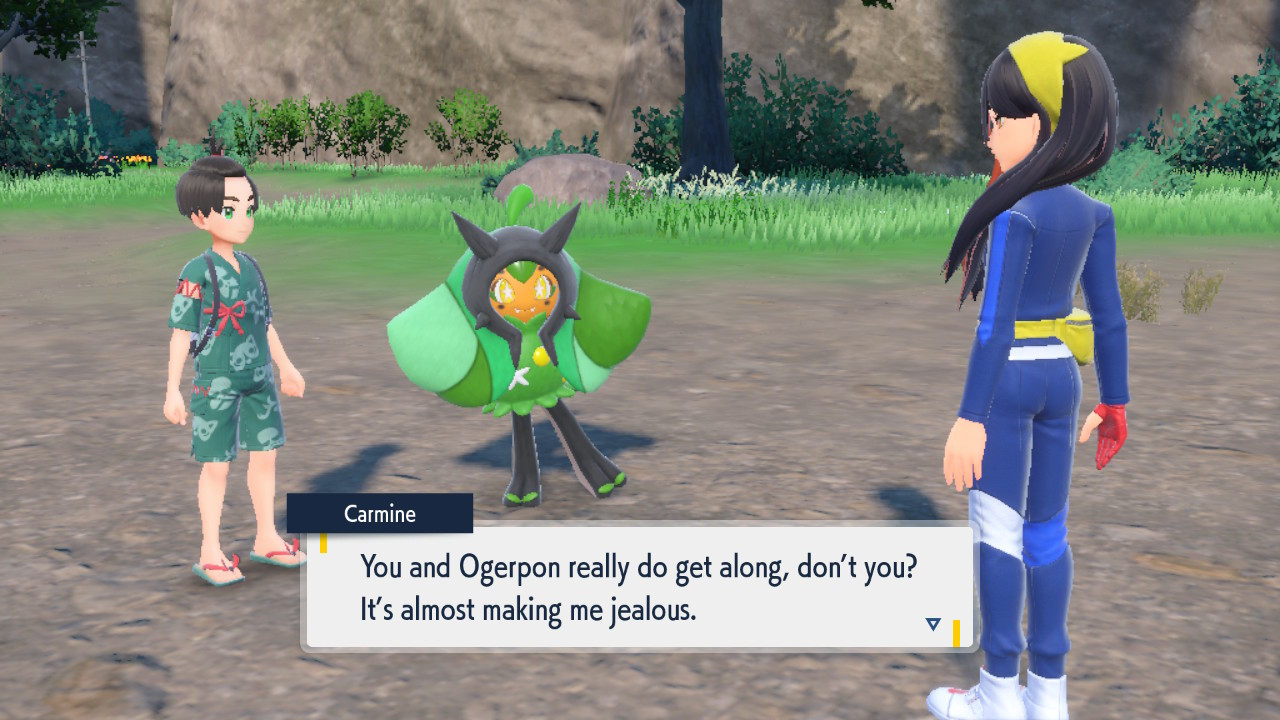1280x720 pixels.
Task: Click Carmine's dialogue text box to continue
Action: tap(640, 588)
